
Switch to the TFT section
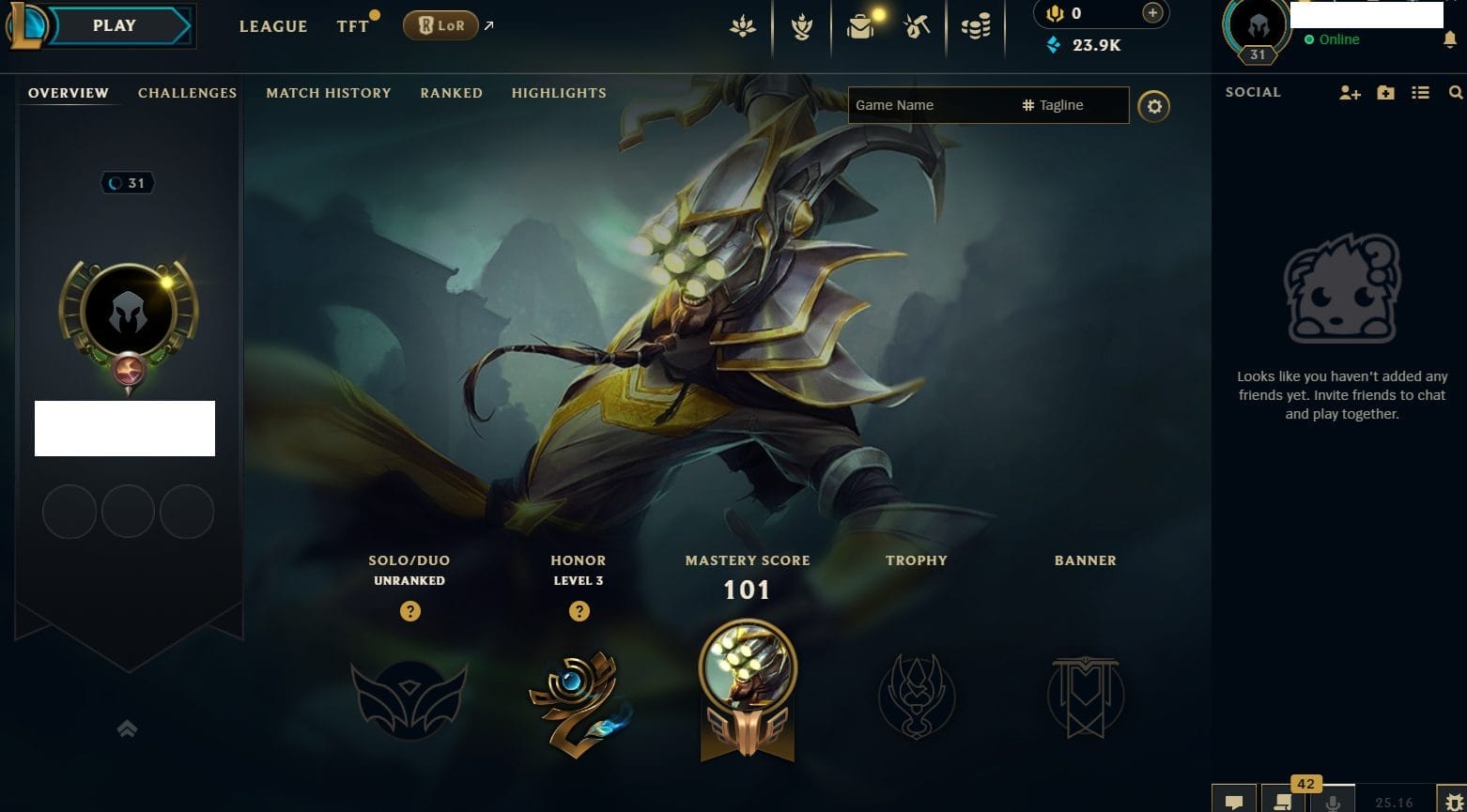coord(353,26)
